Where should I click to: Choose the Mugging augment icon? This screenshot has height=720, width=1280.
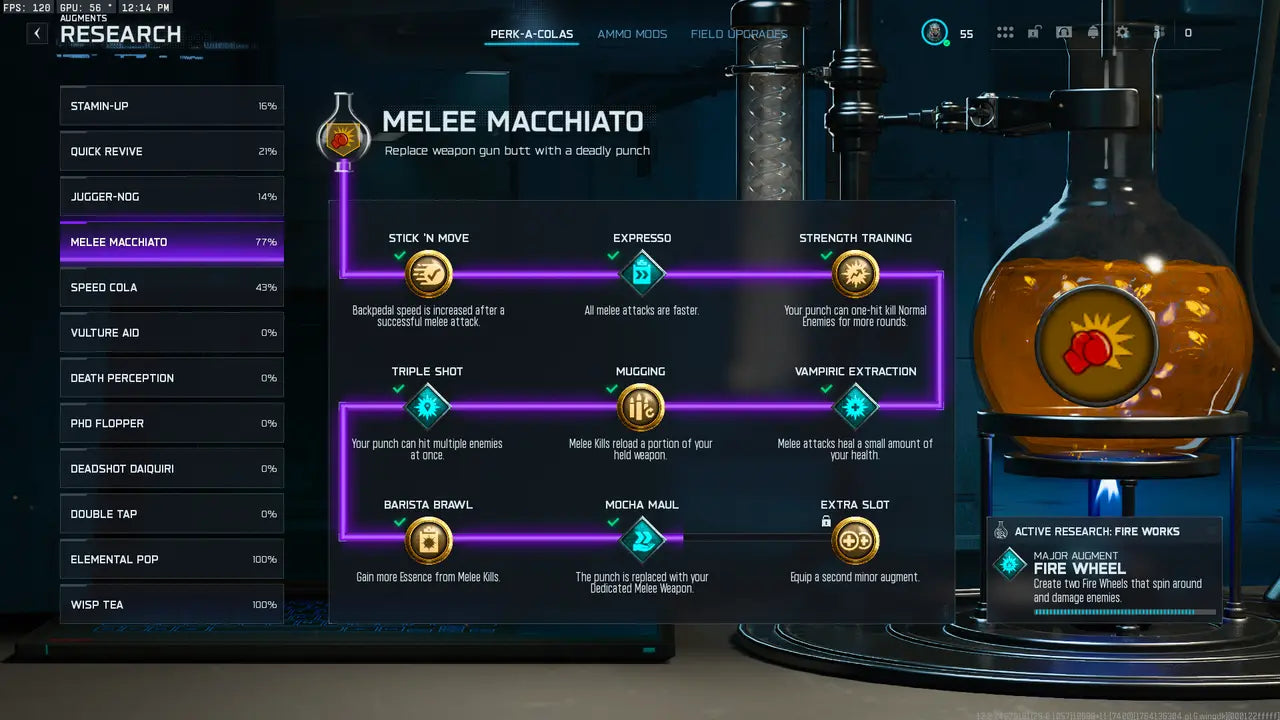641,407
